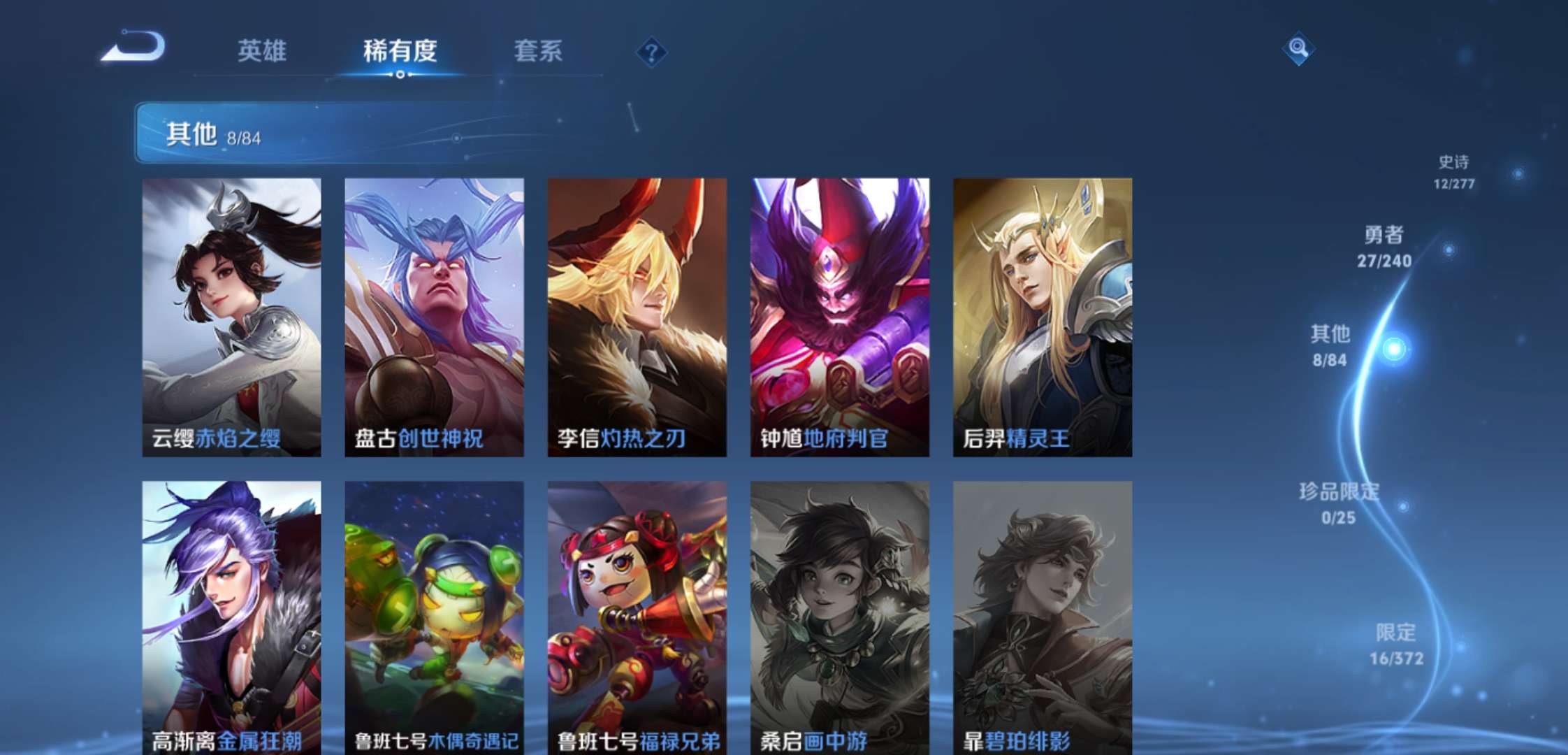
Task: Select the 稀有度 tab
Action: pyautogui.click(x=398, y=51)
